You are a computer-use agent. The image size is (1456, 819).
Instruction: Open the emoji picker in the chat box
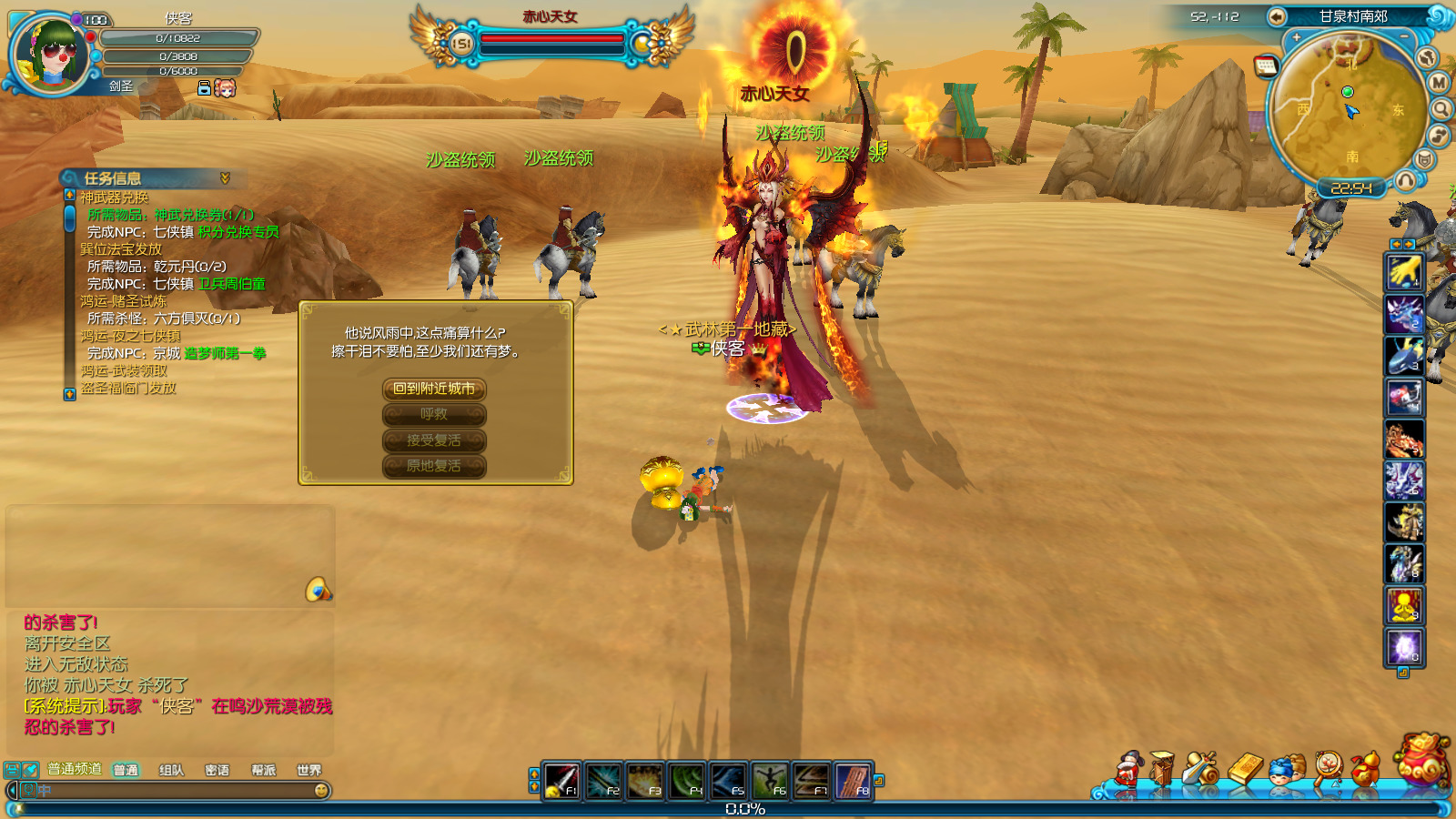321,791
